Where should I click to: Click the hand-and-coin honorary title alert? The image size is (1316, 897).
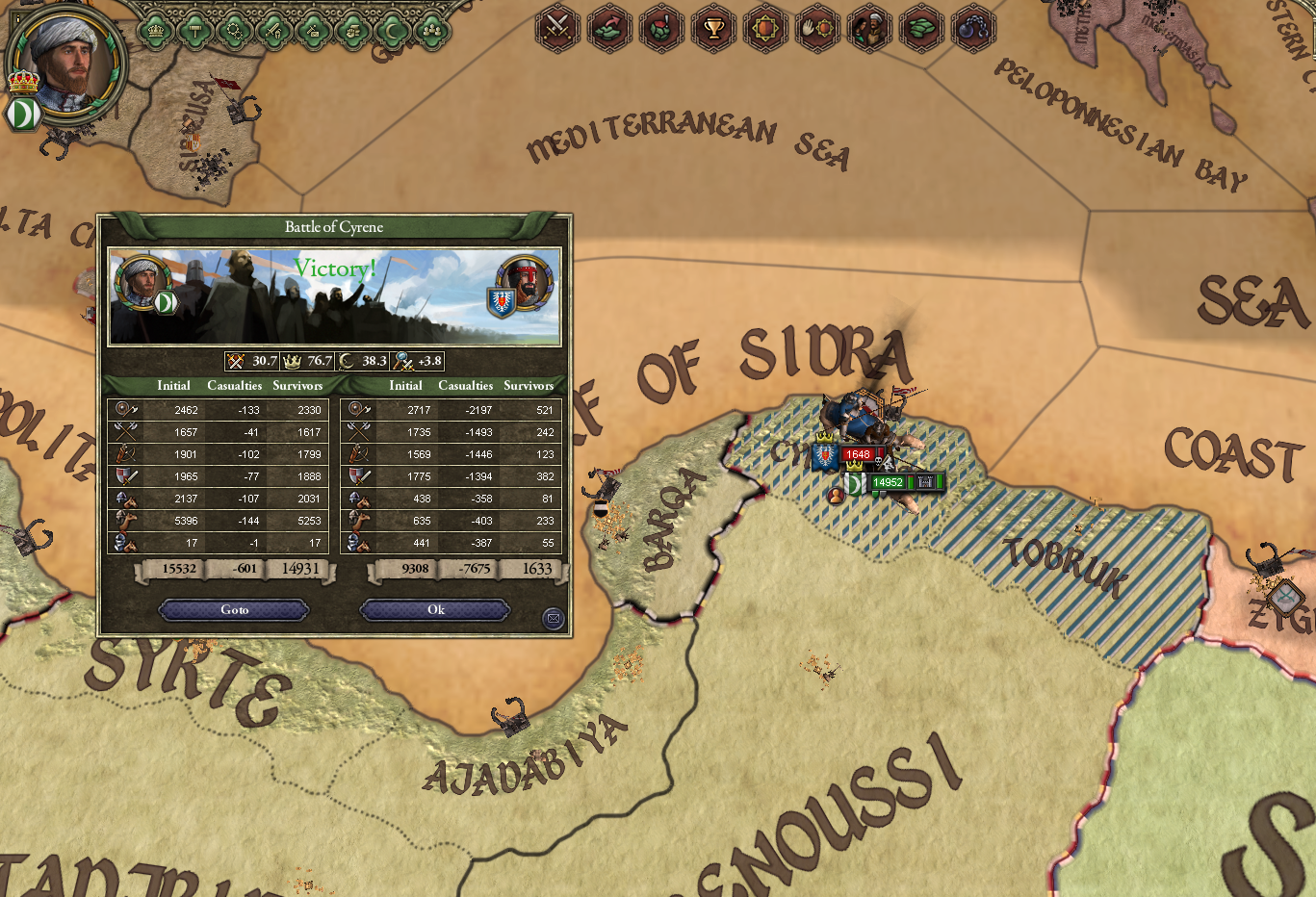[818, 29]
